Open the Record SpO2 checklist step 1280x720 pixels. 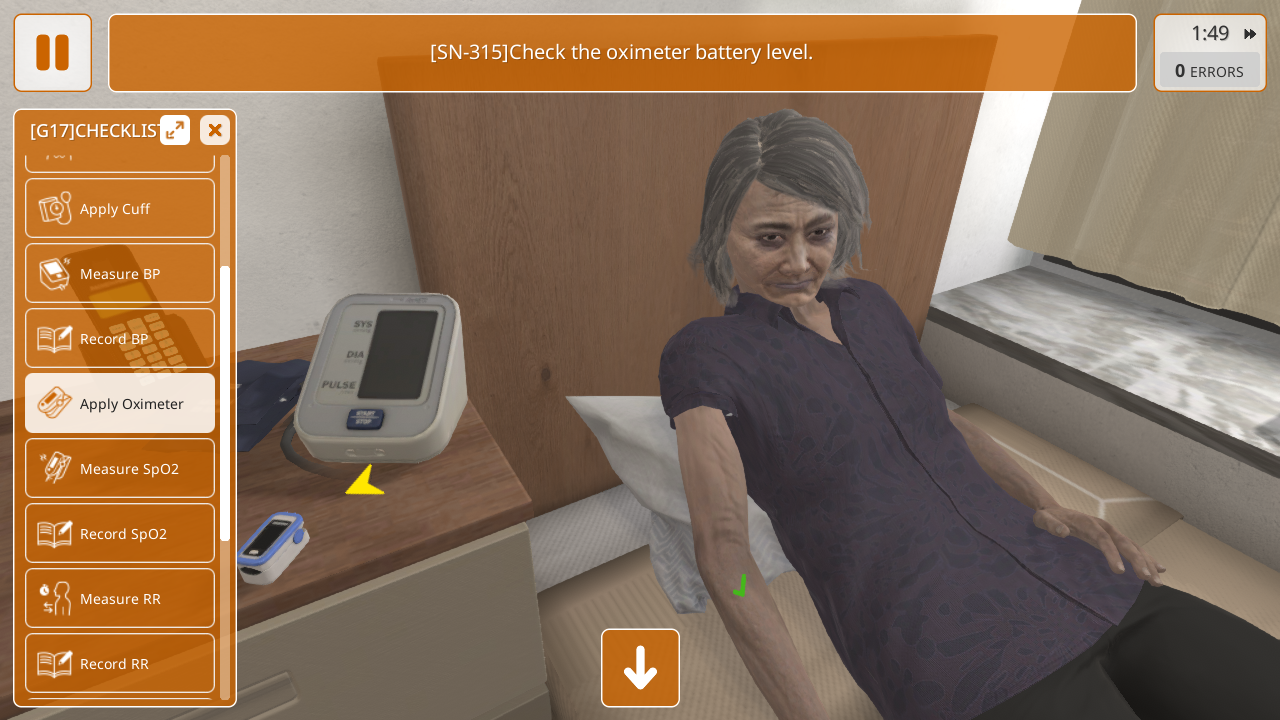(120, 534)
